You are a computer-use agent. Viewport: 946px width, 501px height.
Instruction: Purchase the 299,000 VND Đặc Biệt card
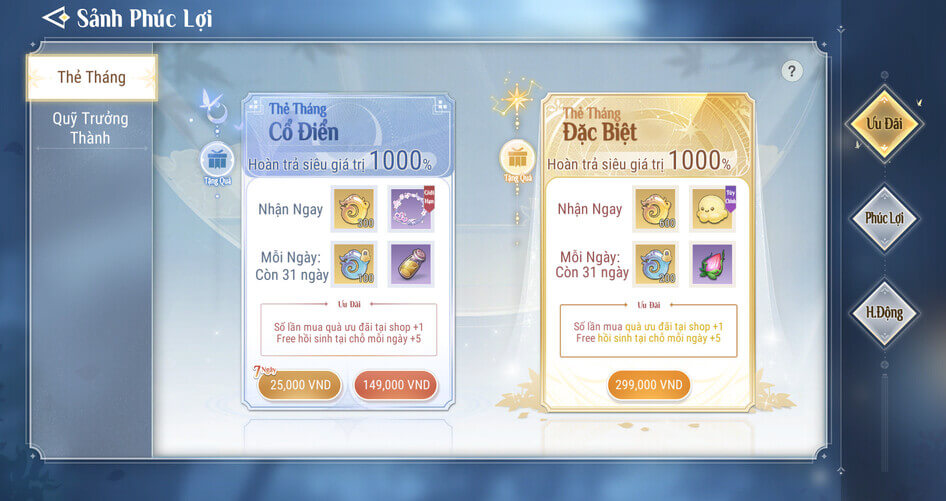(x=649, y=385)
